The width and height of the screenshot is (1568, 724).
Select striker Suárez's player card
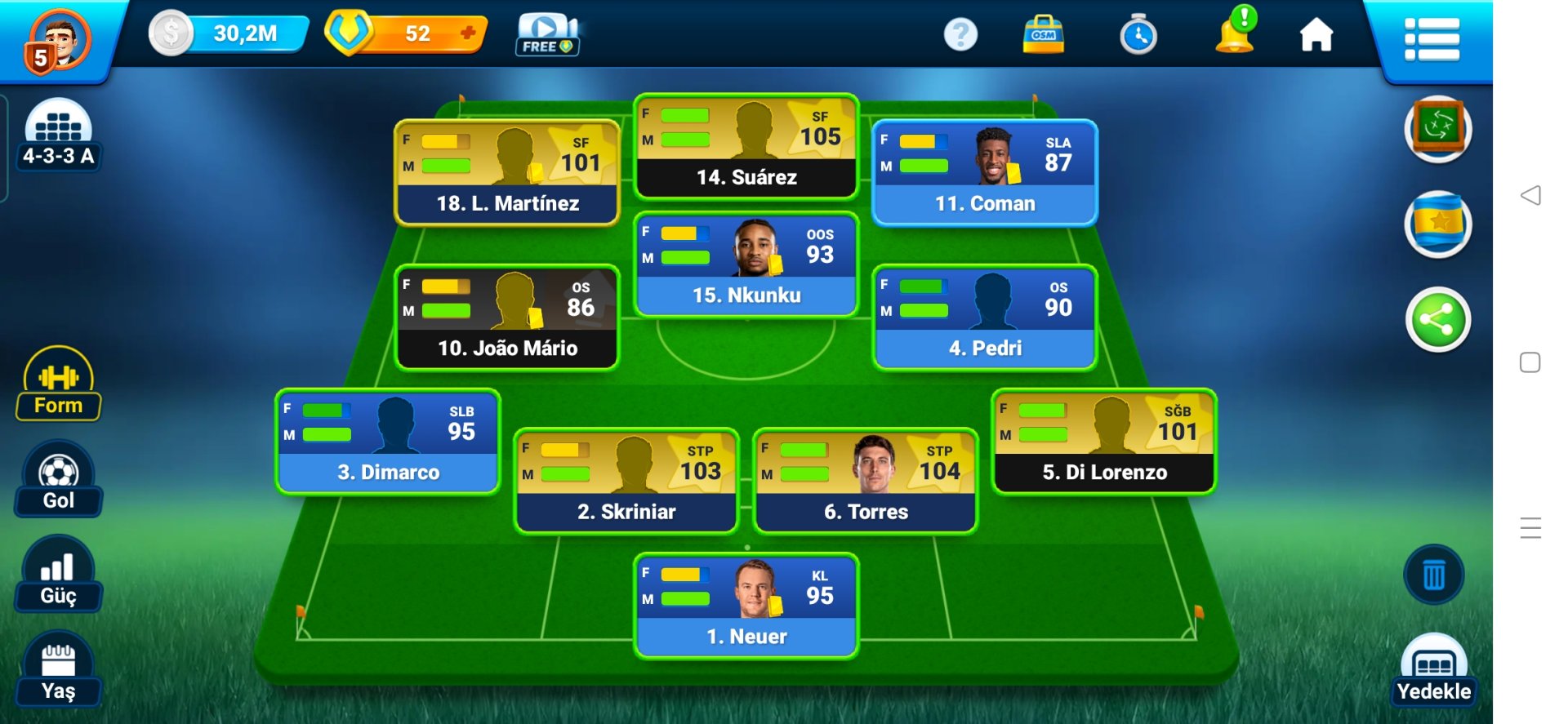[x=746, y=147]
